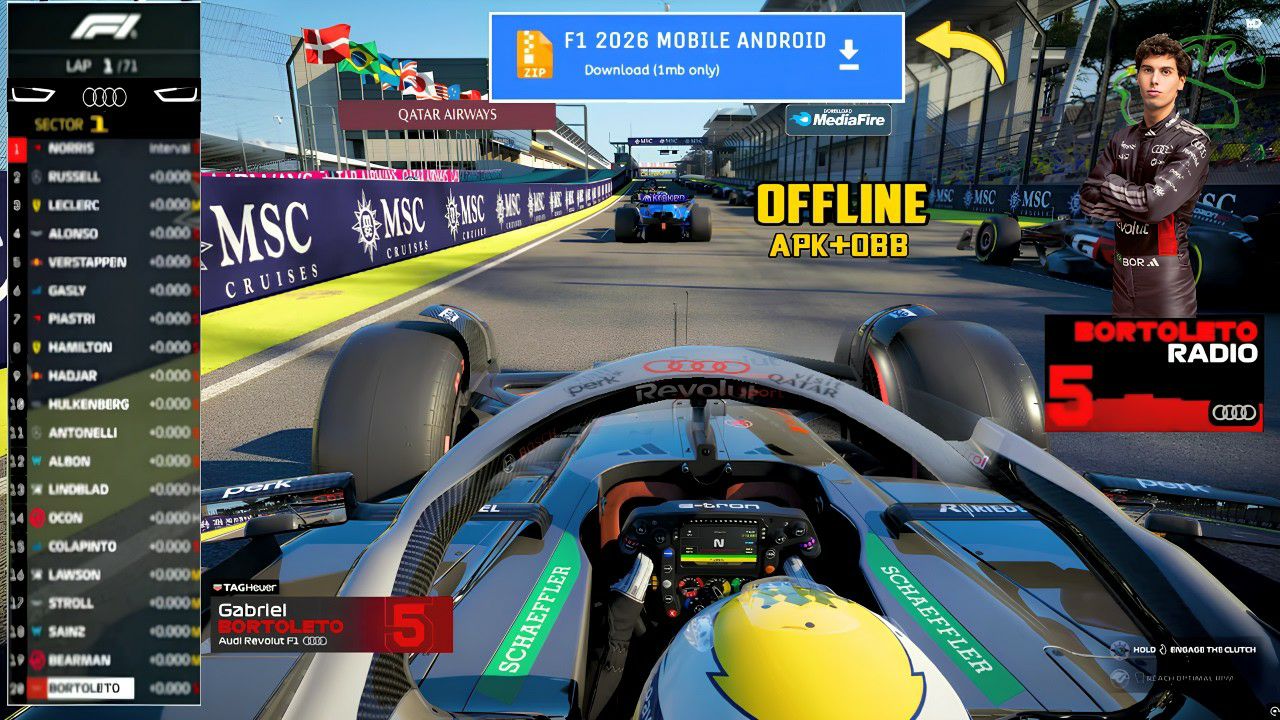This screenshot has height=720, width=1280.
Task: Click the F1 2026 Mobile Android download banner
Action: point(696,56)
